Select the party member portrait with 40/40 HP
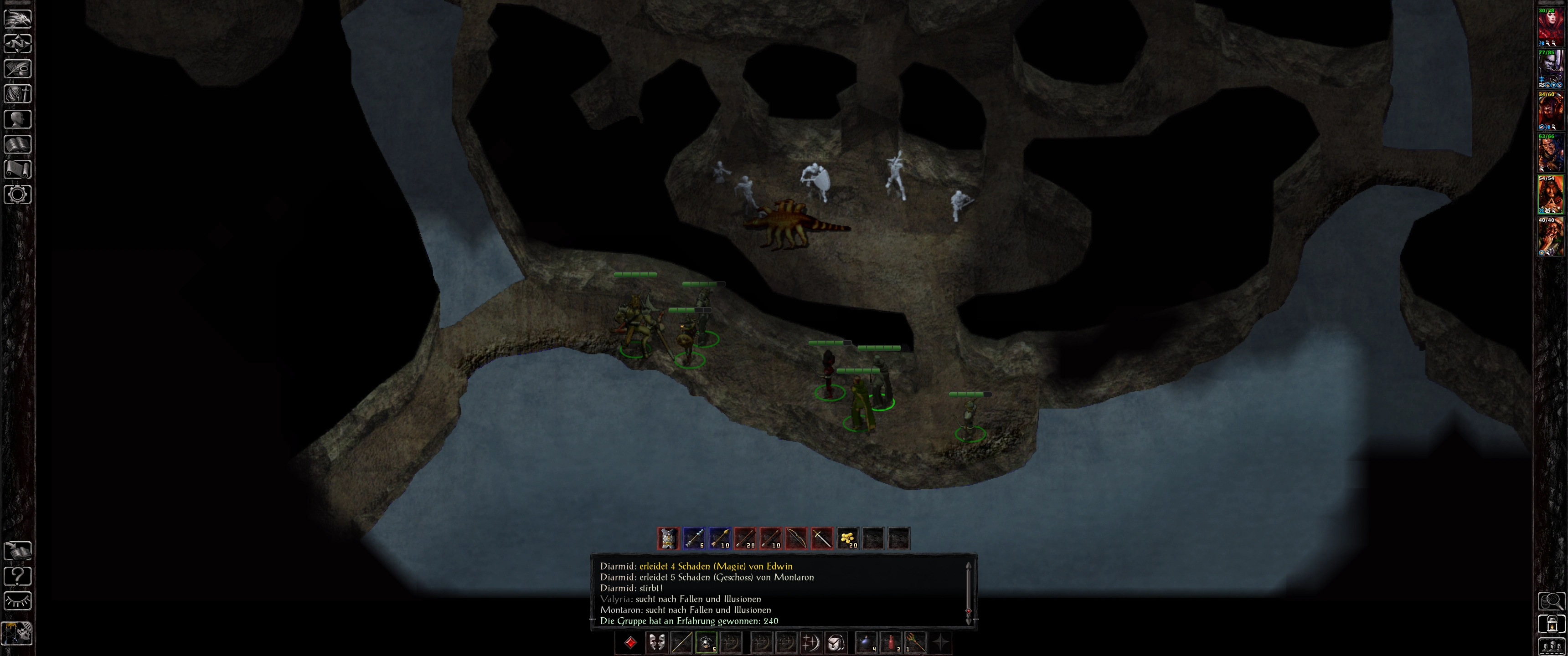1568x656 pixels. 1551,236
